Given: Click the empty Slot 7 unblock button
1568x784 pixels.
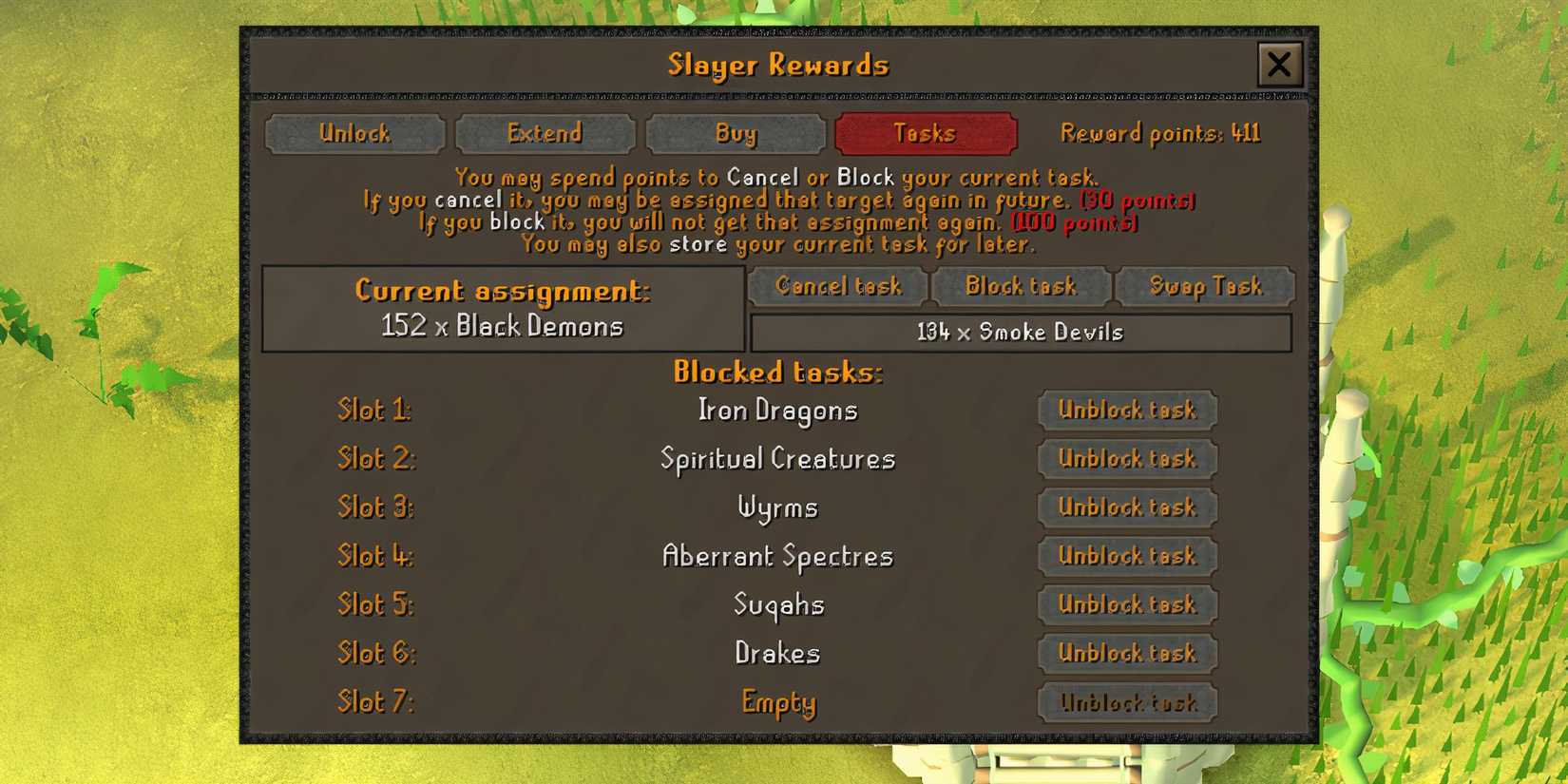Looking at the screenshot, I should pos(1126,703).
